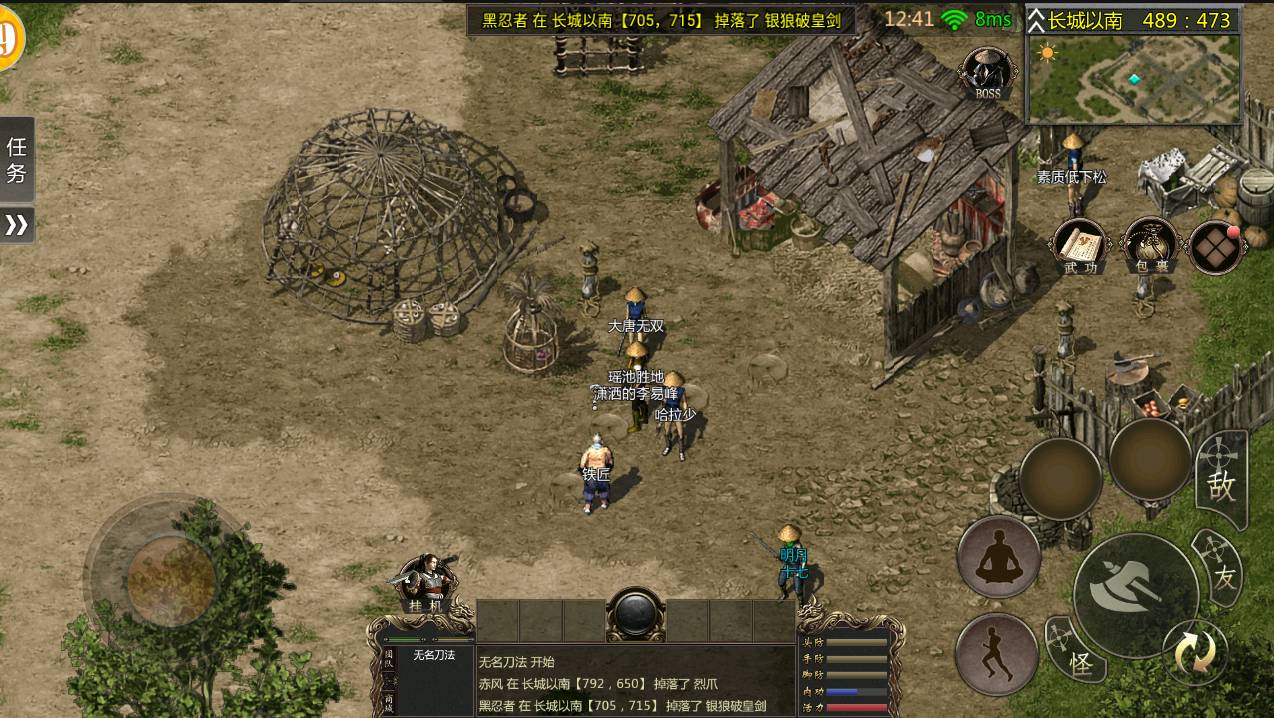Expand the double-arrow side panel
This screenshot has width=1274, height=718.
[17, 225]
